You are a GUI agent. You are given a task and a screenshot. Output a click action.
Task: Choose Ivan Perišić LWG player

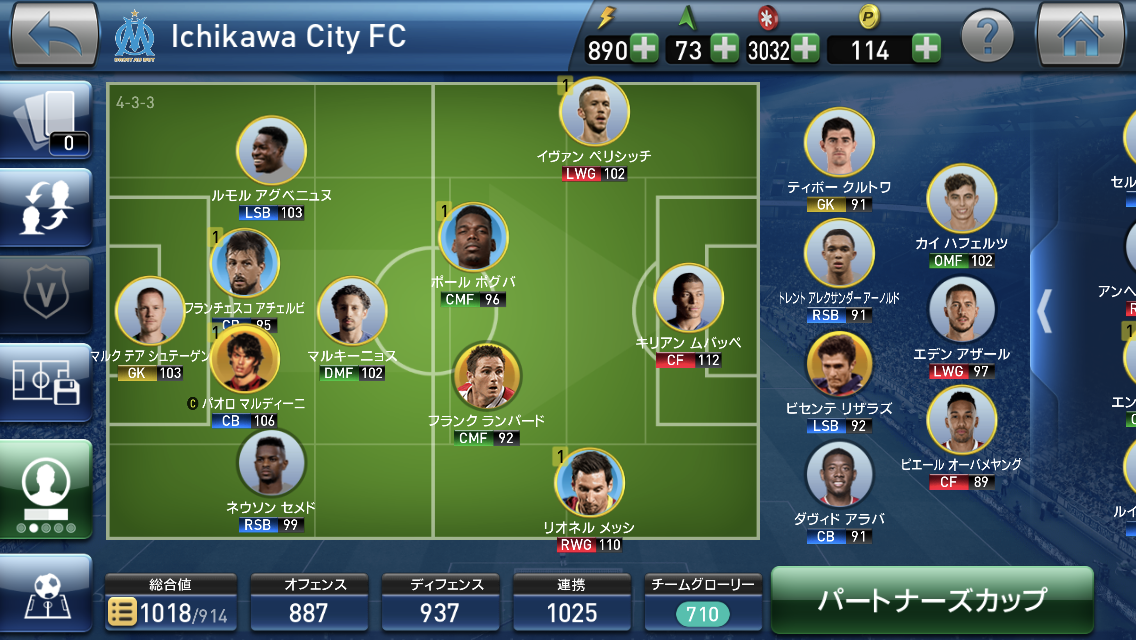point(594,111)
